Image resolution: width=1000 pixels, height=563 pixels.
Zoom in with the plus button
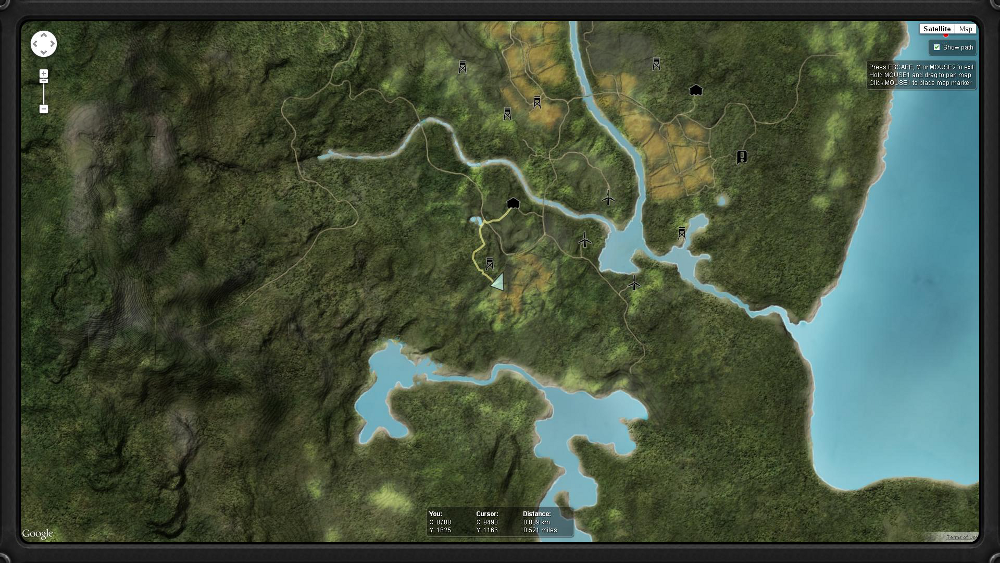44,74
